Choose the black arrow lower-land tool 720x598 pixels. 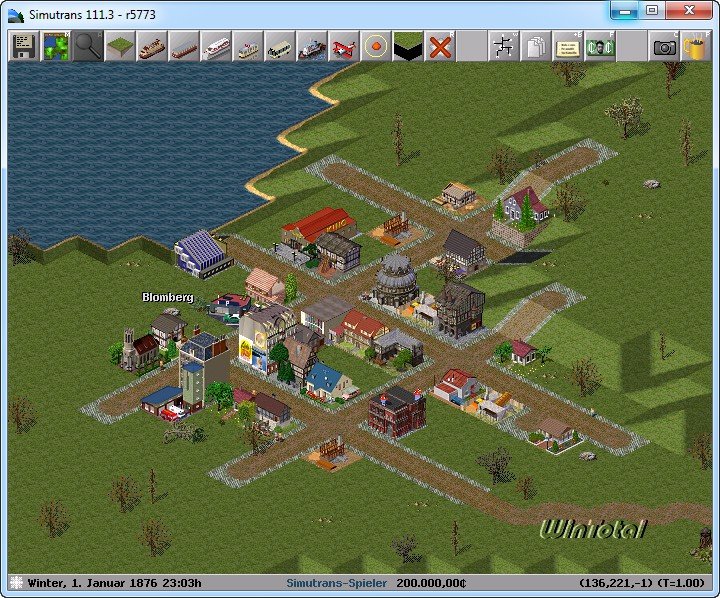(x=408, y=46)
